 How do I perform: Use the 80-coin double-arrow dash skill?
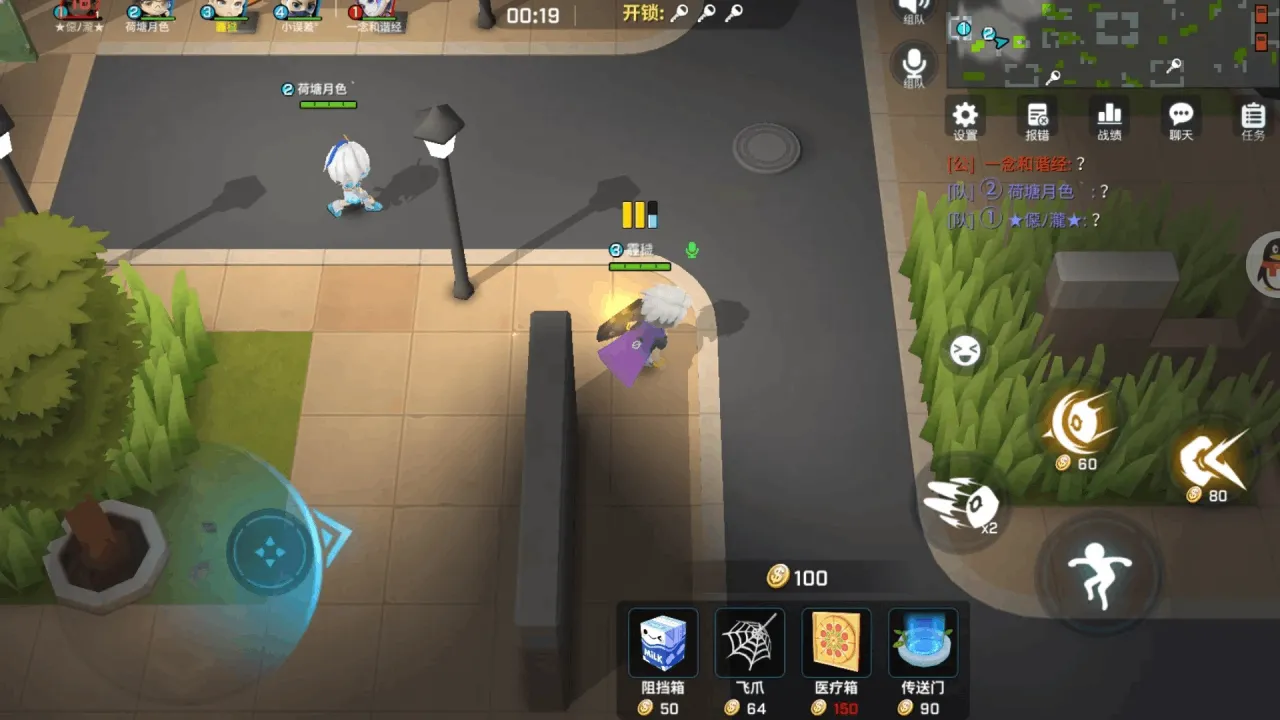[1213, 458]
